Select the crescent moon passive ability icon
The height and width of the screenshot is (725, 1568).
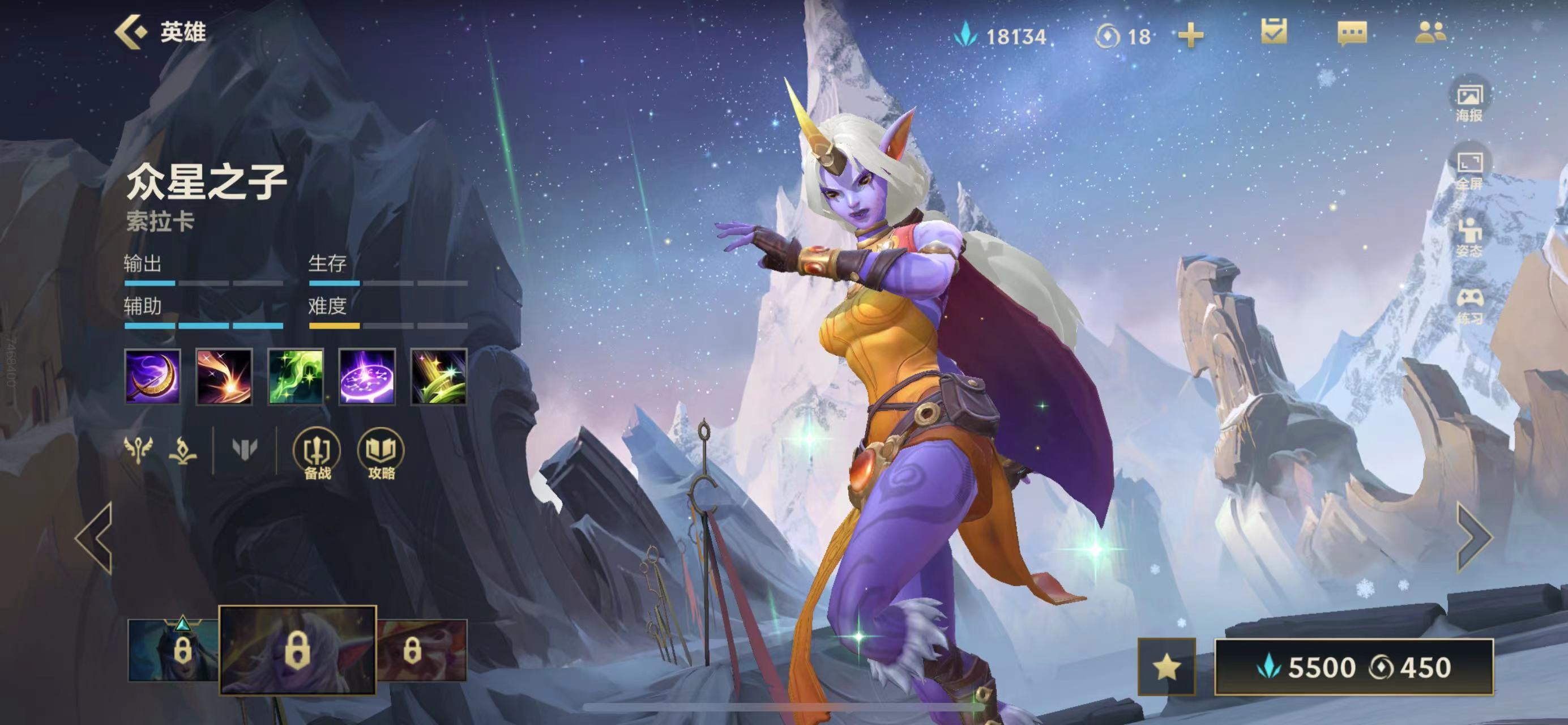[x=152, y=376]
